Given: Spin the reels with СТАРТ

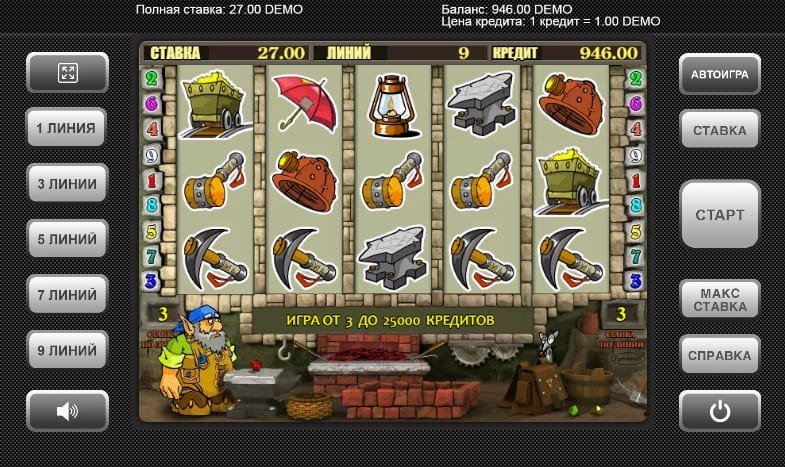Looking at the screenshot, I should pyautogui.click(x=719, y=215).
